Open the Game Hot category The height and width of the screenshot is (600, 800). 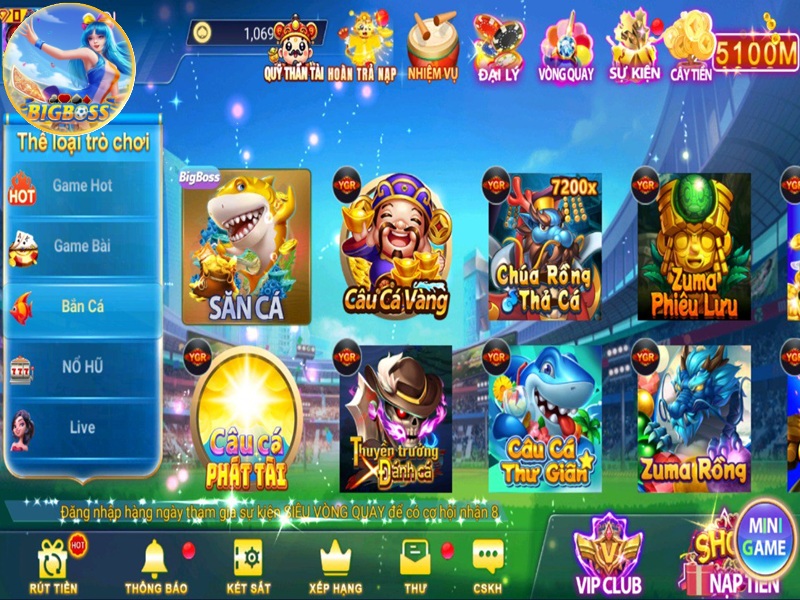[80, 186]
